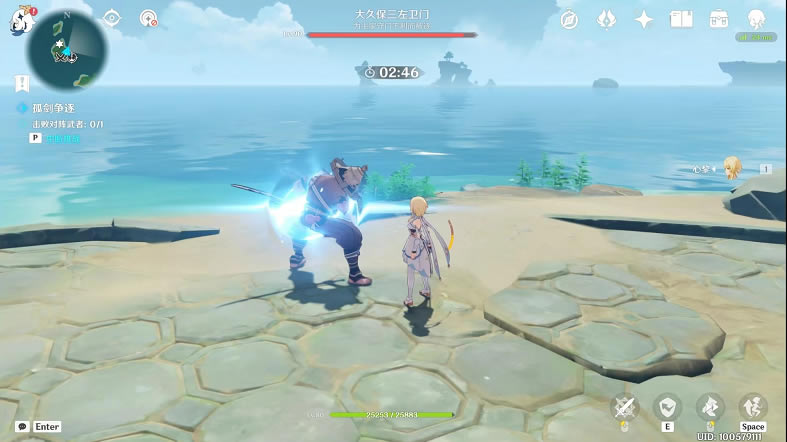Use the shield parry skill
The image size is (787, 442).
pyautogui.click(x=666, y=407)
